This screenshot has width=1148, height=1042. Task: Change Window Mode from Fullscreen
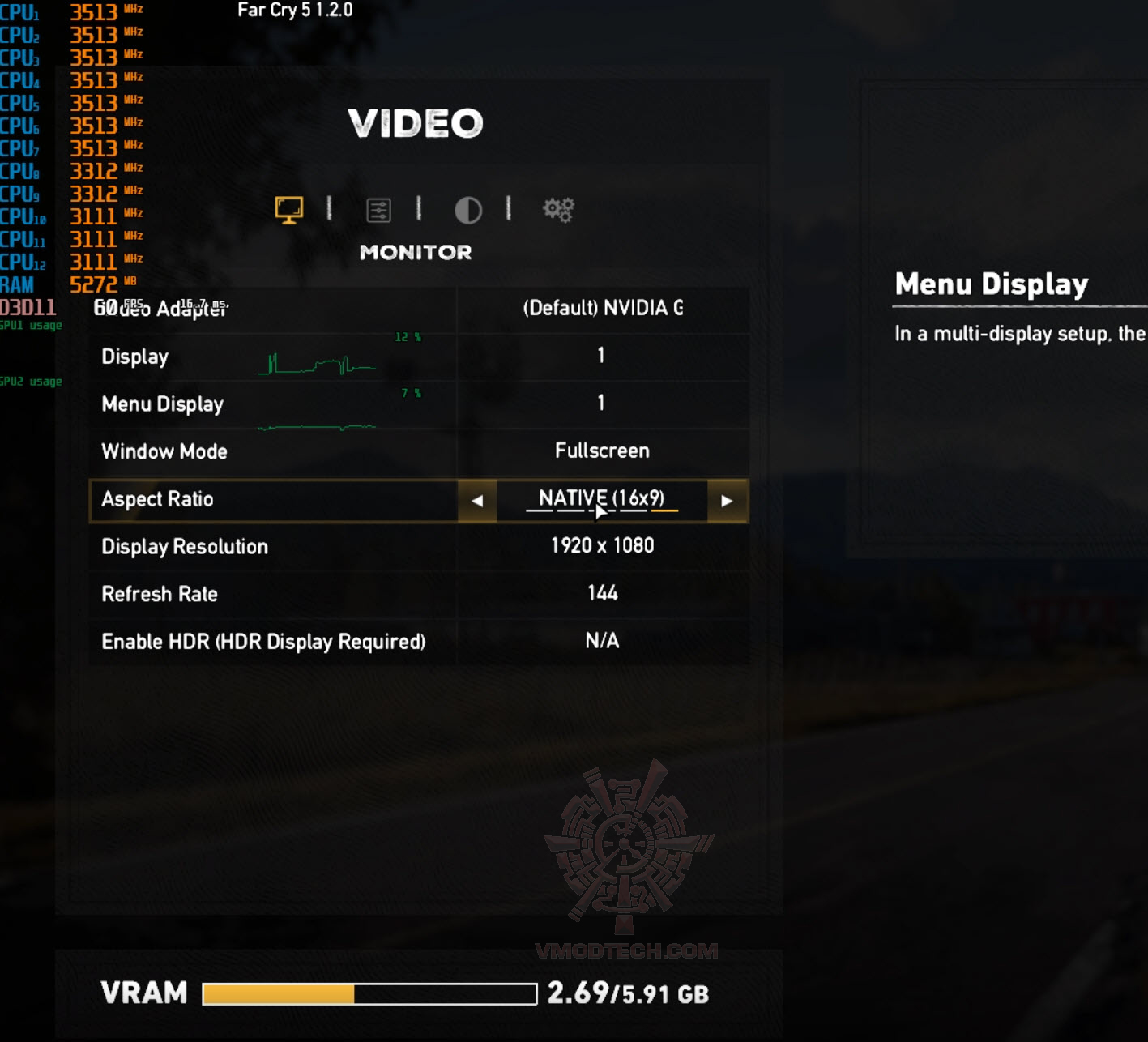[x=602, y=451]
